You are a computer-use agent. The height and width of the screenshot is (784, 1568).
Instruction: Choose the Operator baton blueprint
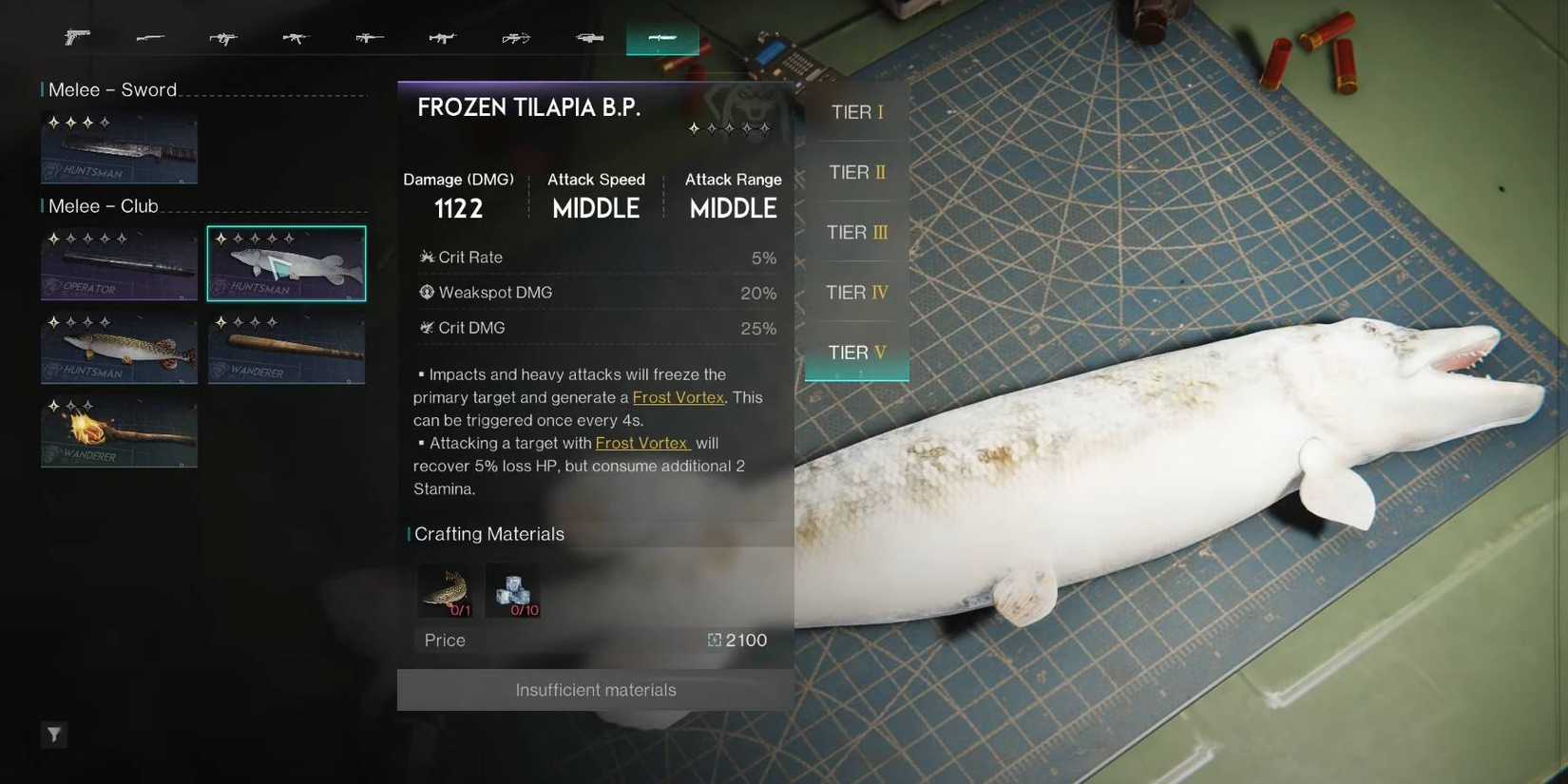[119, 263]
